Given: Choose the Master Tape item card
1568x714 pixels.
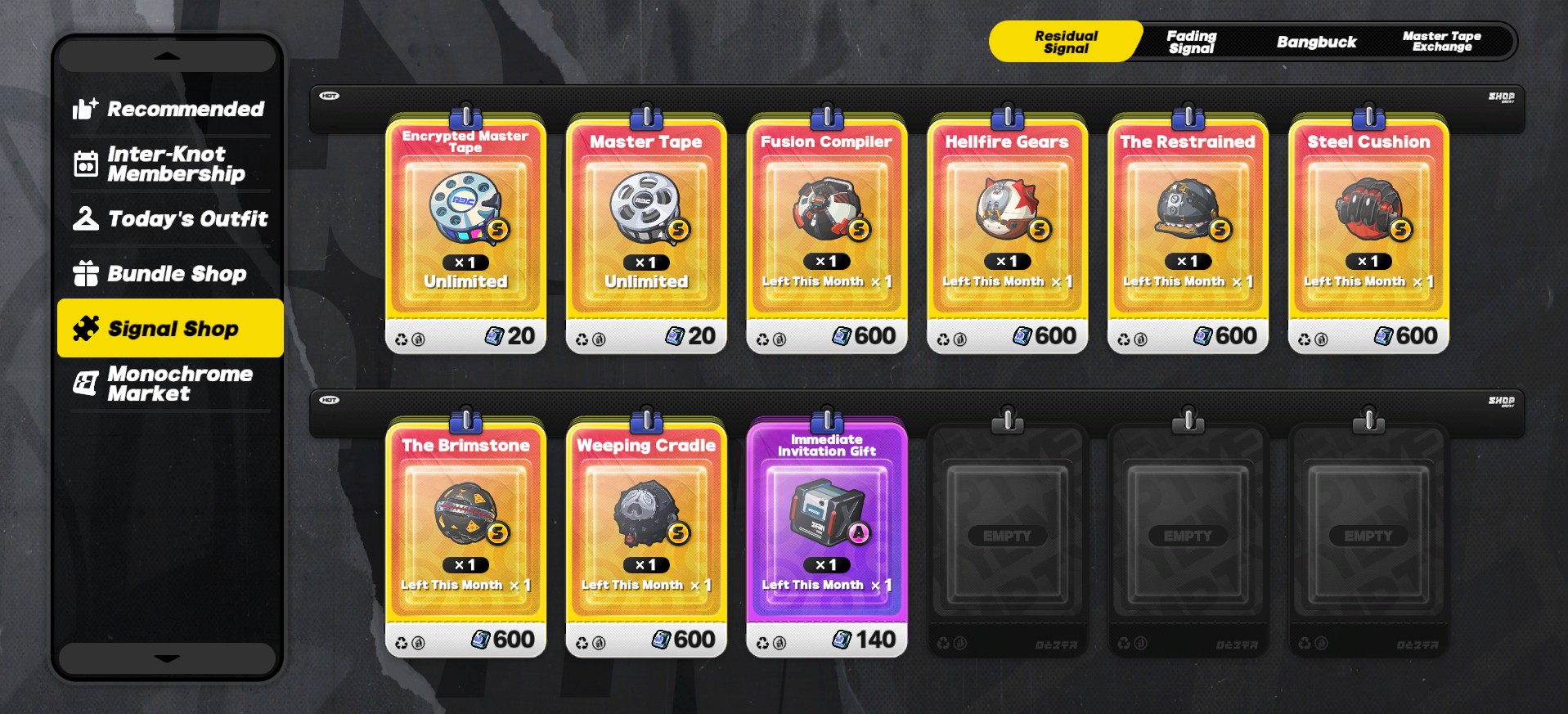Looking at the screenshot, I should (x=646, y=234).
